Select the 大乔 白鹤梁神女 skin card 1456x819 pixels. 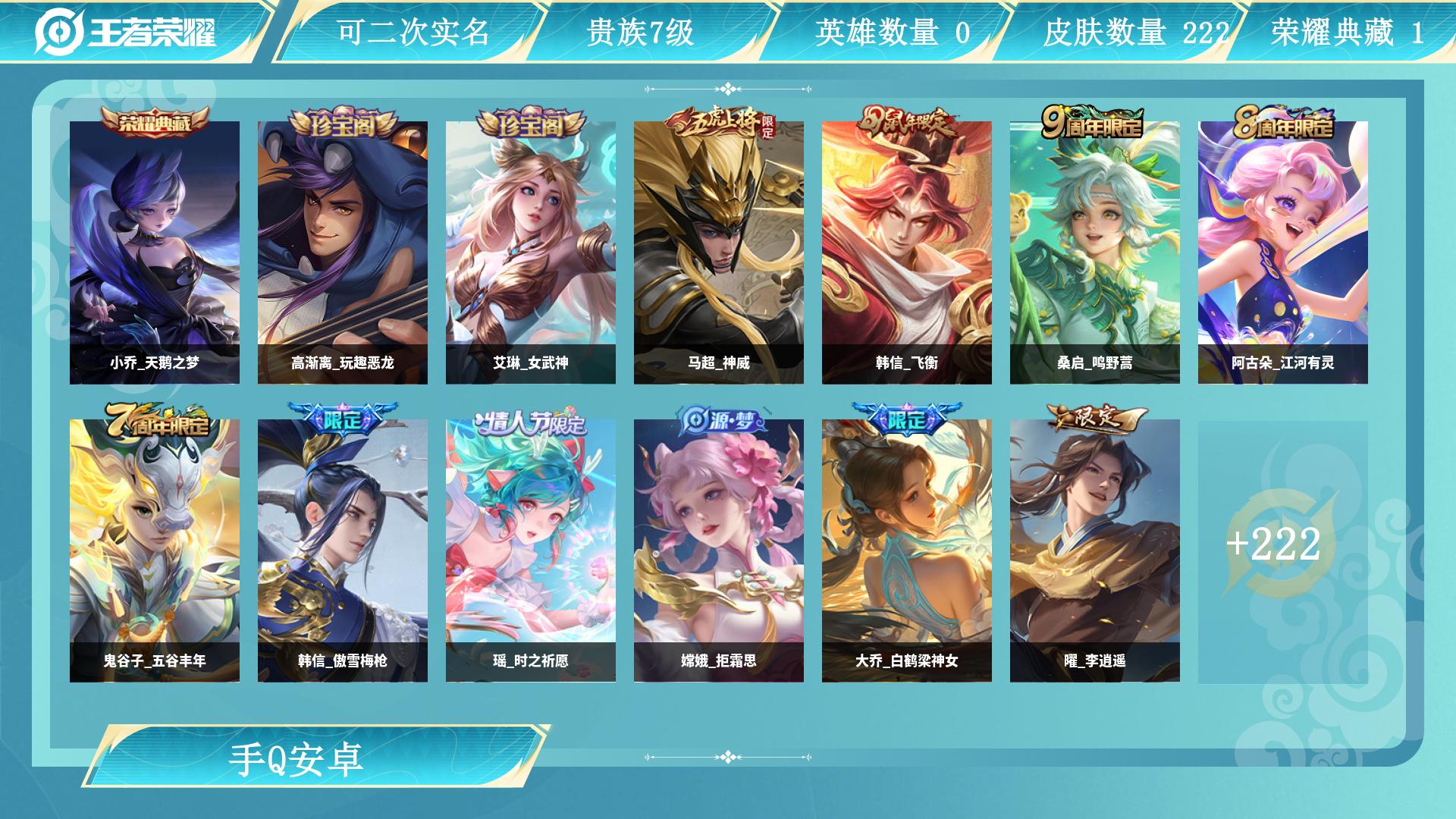point(907,551)
